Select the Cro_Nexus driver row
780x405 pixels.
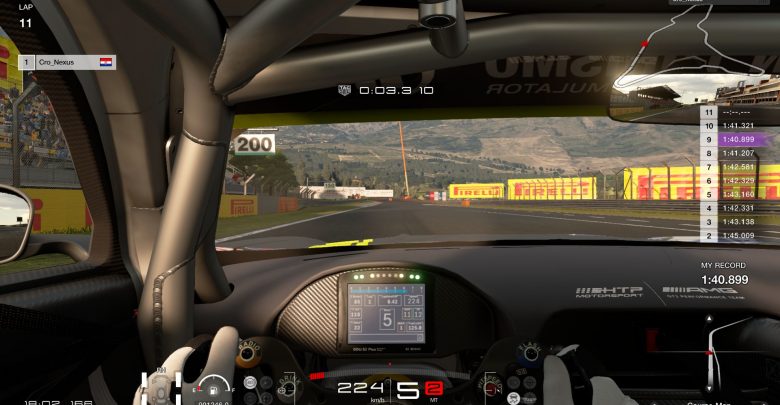[x=67, y=62]
